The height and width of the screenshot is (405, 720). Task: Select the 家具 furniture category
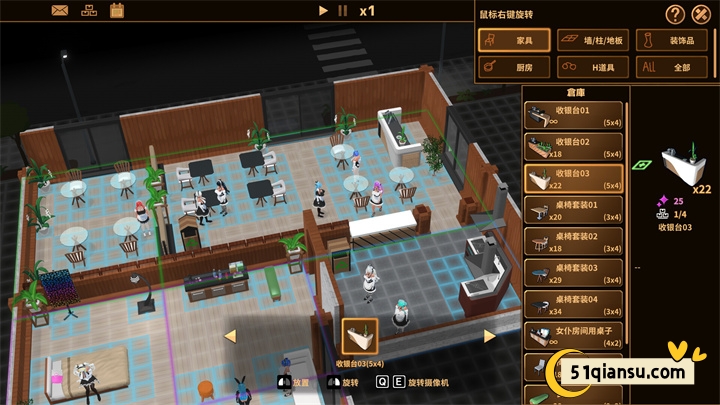point(513,41)
